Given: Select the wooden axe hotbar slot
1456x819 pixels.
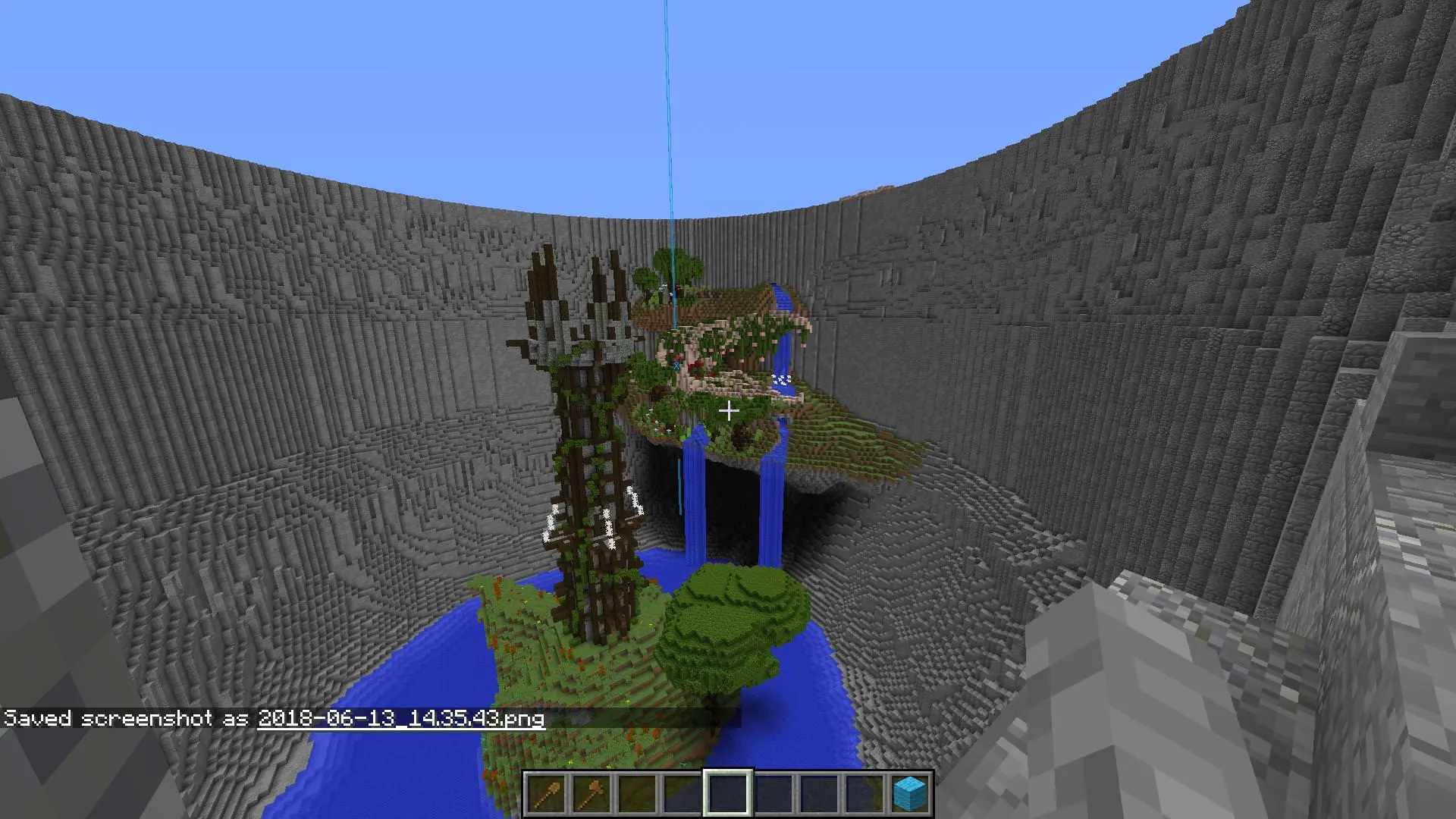Looking at the screenshot, I should pyautogui.click(x=592, y=793).
